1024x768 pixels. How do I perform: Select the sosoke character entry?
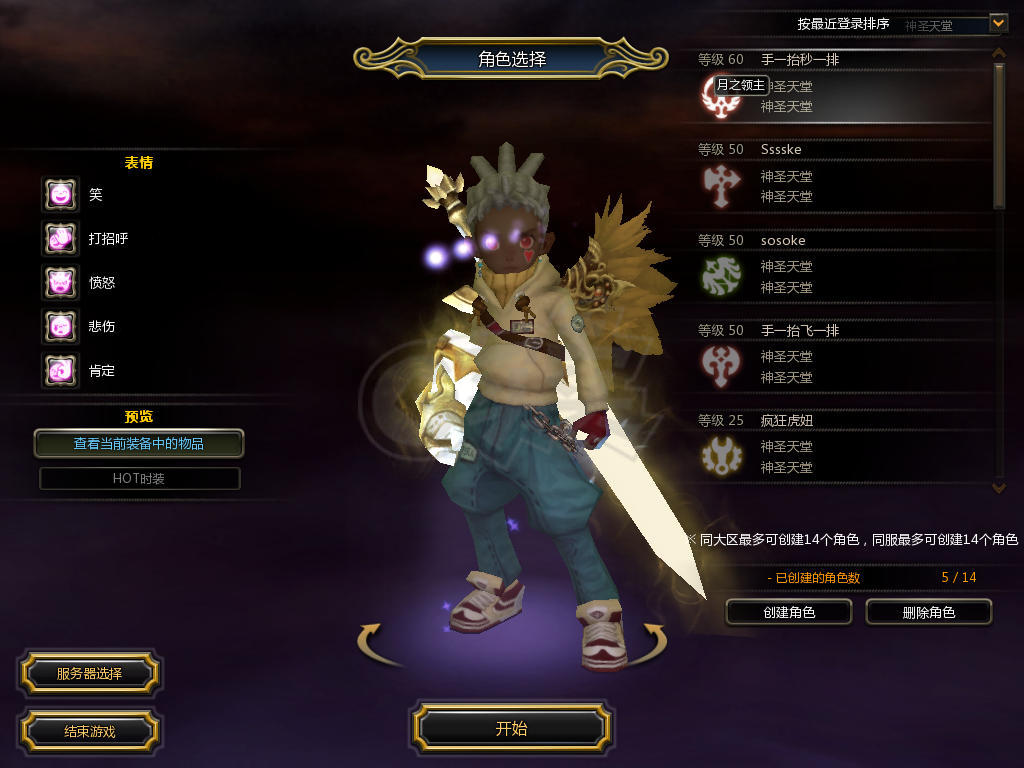(x=840, y=268)
